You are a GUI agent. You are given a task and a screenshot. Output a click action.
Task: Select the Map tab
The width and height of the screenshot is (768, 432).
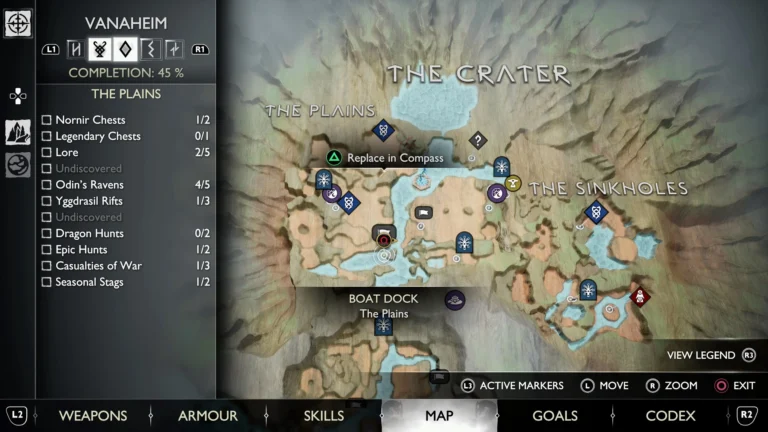[x=439, y=416]
